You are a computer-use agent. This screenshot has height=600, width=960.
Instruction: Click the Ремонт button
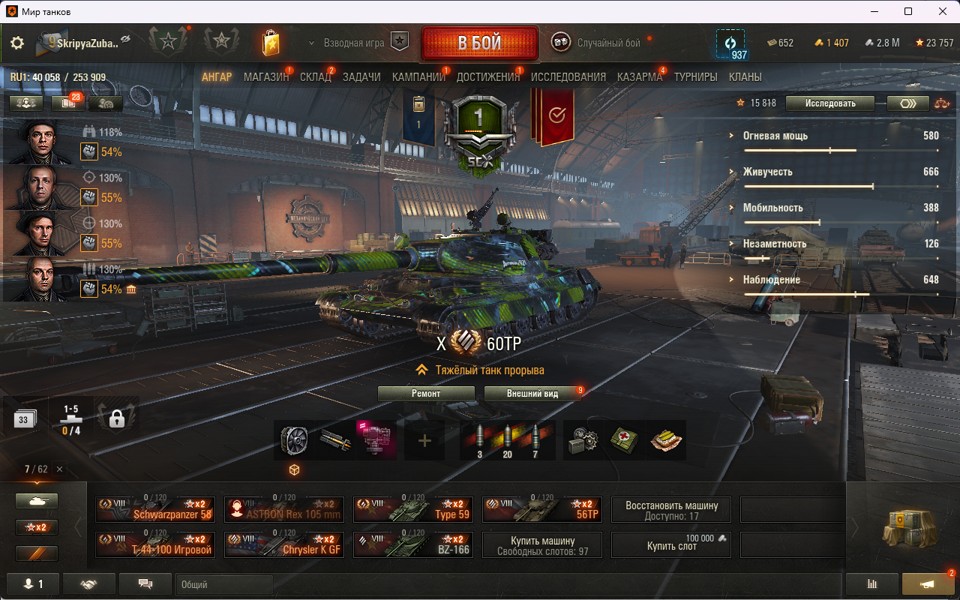pos(426,394)
